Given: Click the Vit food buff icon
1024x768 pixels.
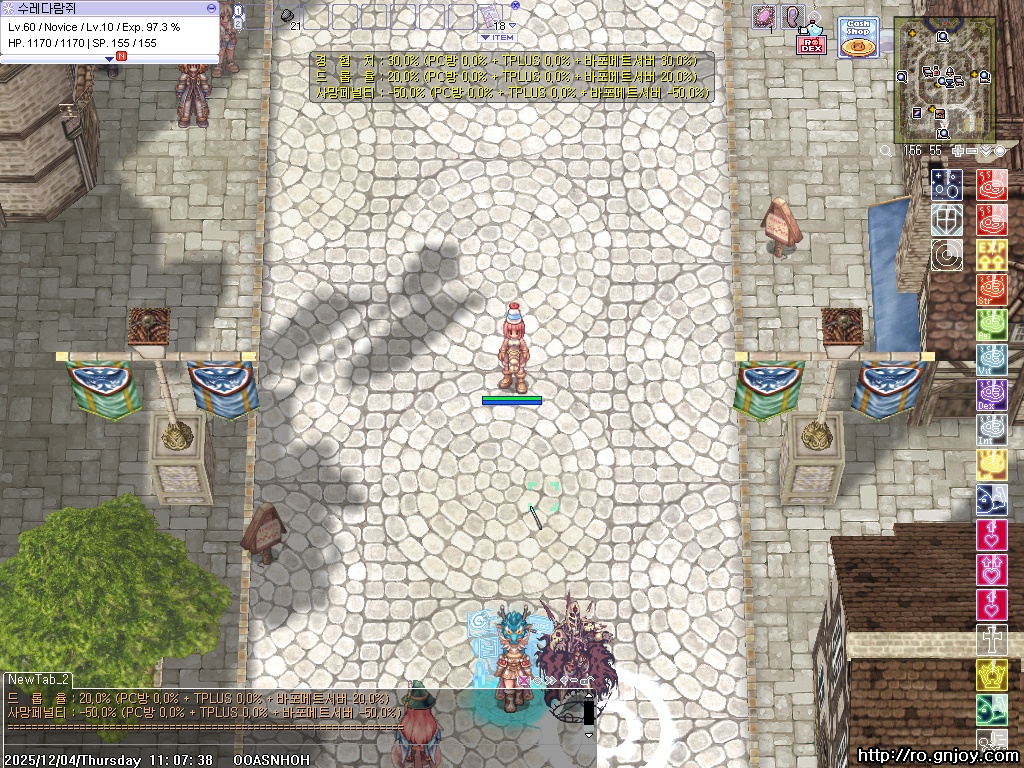Looking at the screenshot, I should (991, 360).
